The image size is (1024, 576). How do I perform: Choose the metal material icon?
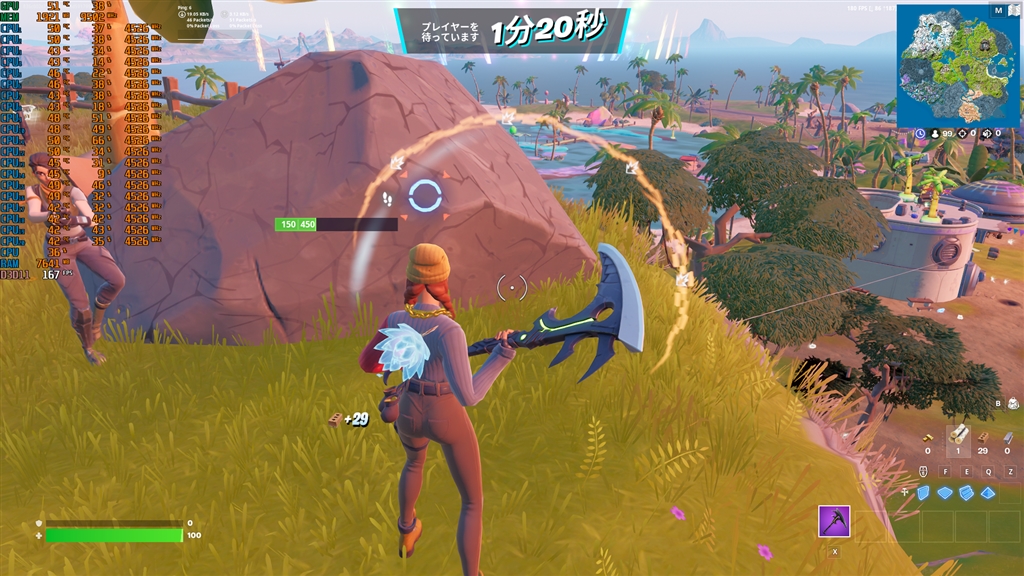(1007, 436)
